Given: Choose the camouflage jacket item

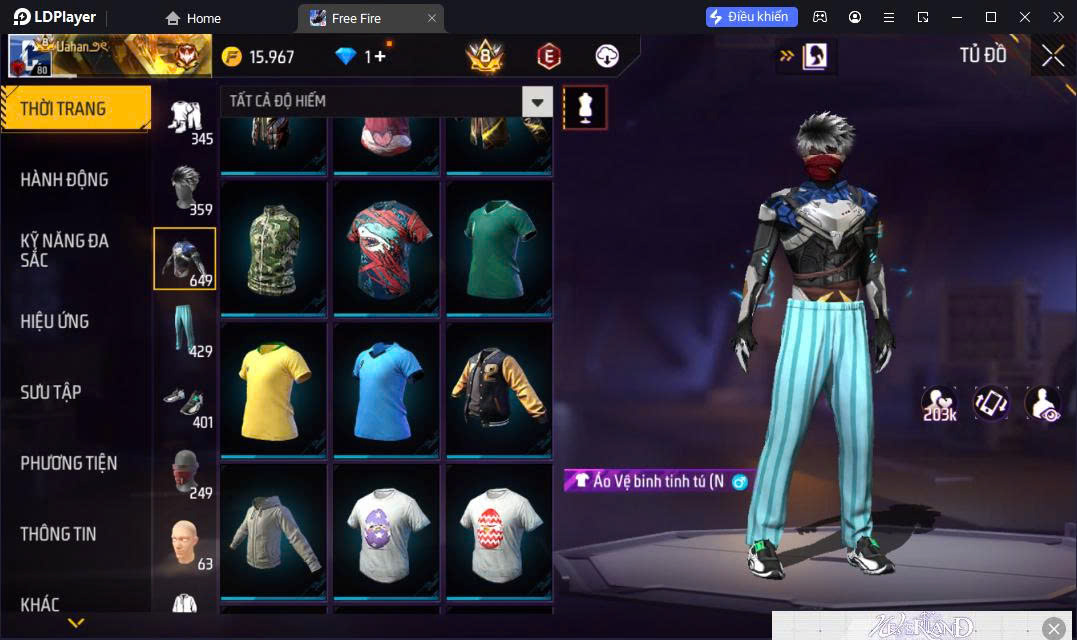Looking at the screenshot, I should [274, 248].
